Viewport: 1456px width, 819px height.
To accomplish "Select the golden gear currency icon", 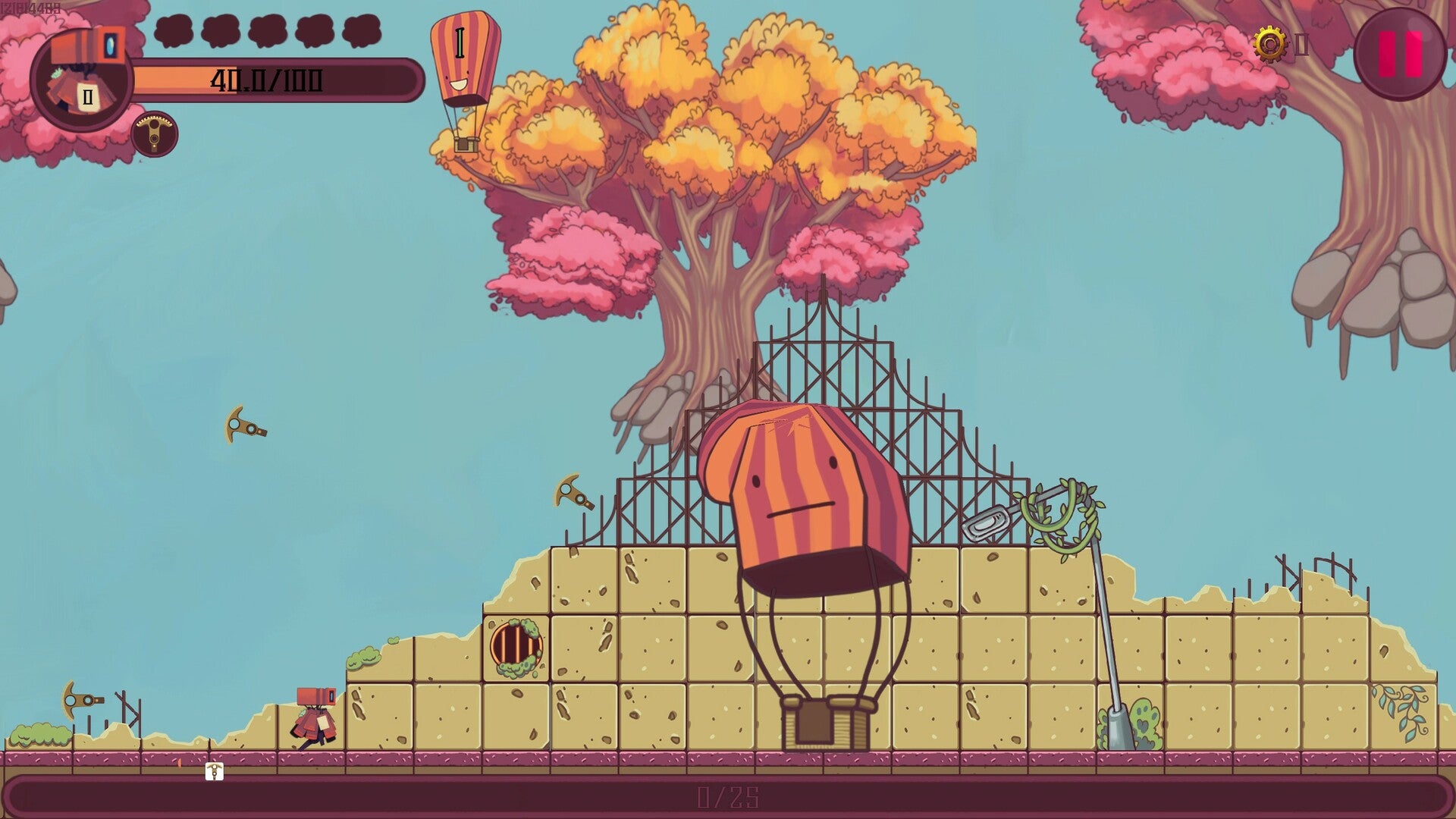I will click(x=1270, y=44).
